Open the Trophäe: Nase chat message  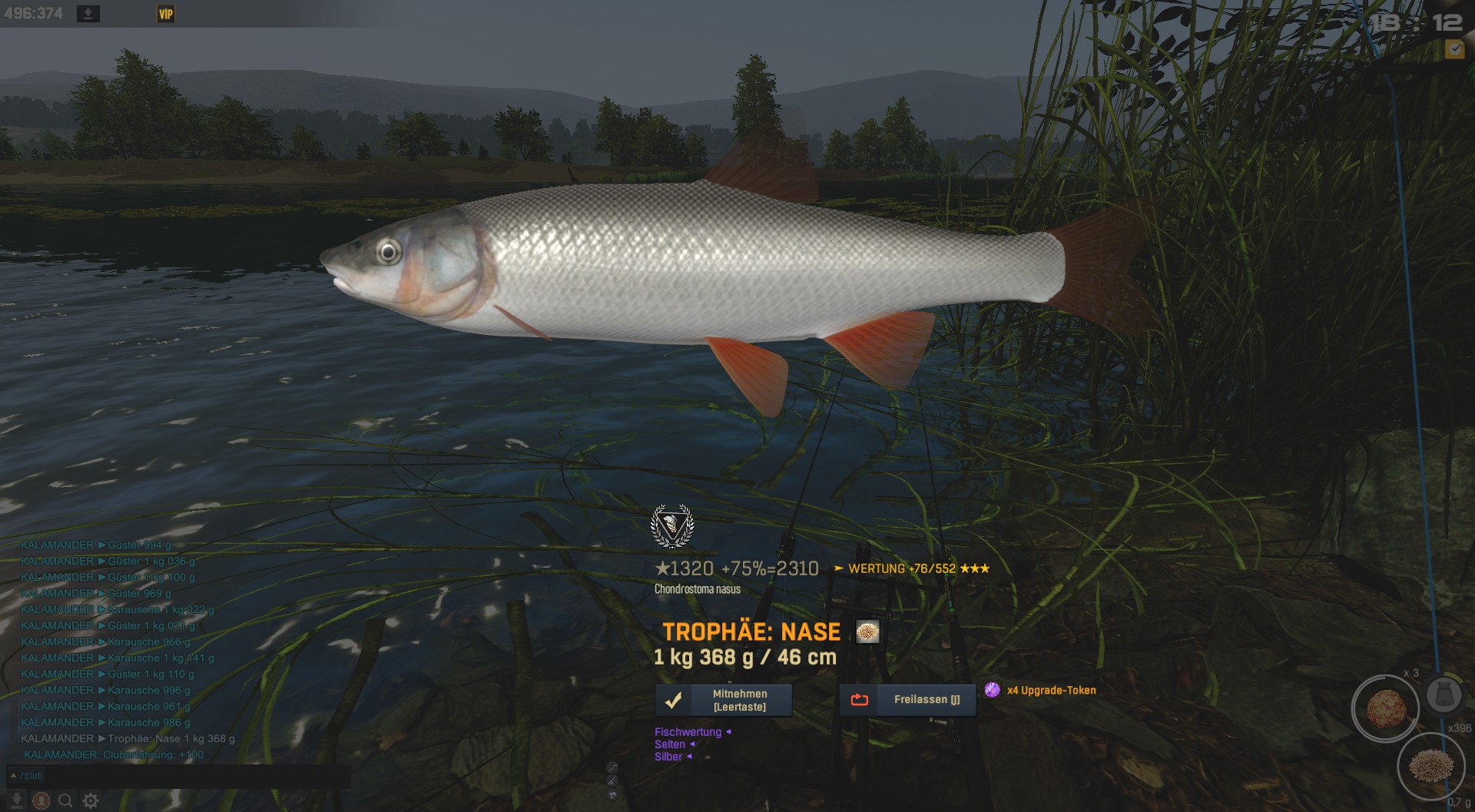(171, 738)
